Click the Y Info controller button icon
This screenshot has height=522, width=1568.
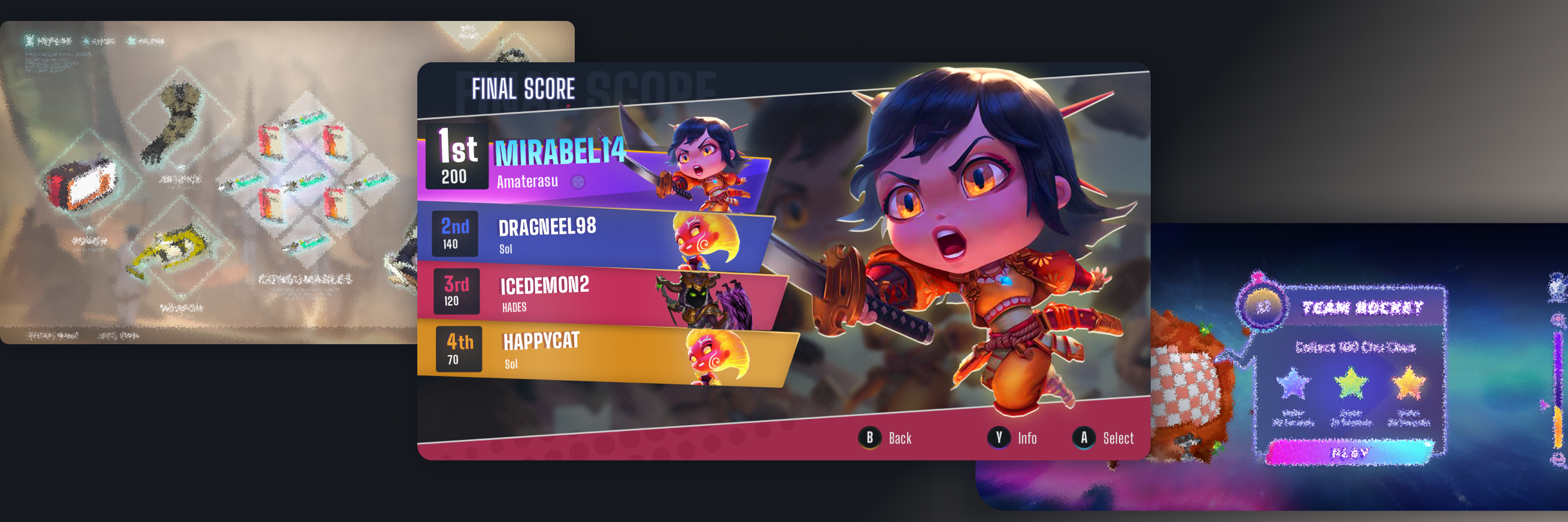(999, 438)
